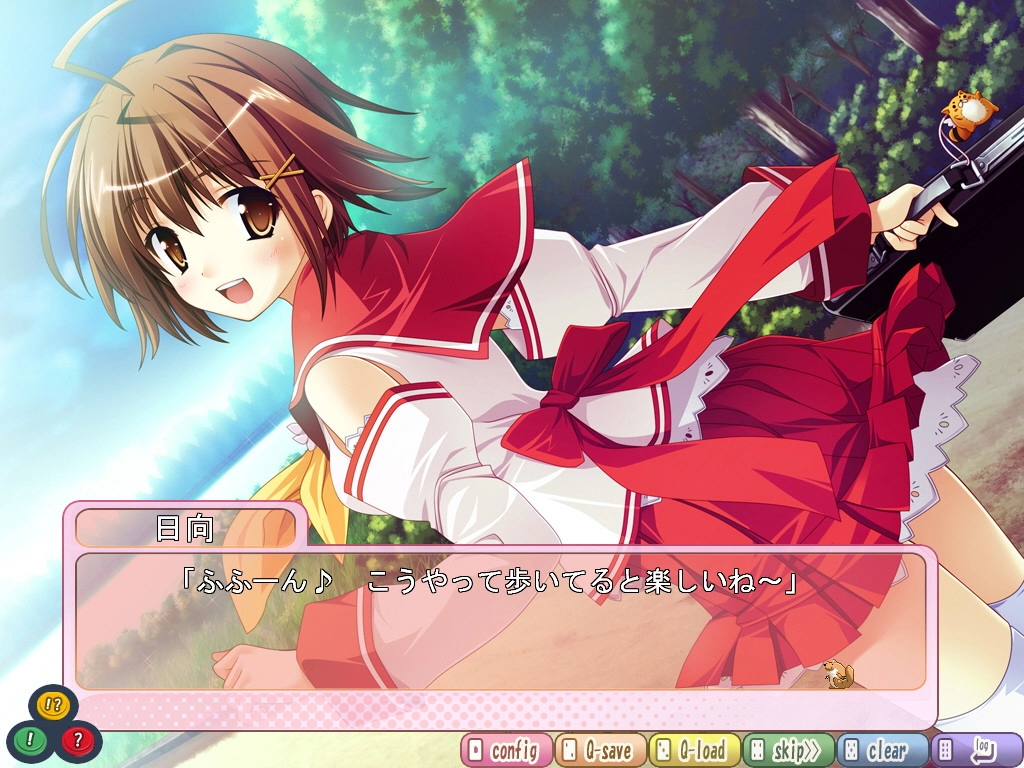Hide the text window with clear

pos(883,750)
